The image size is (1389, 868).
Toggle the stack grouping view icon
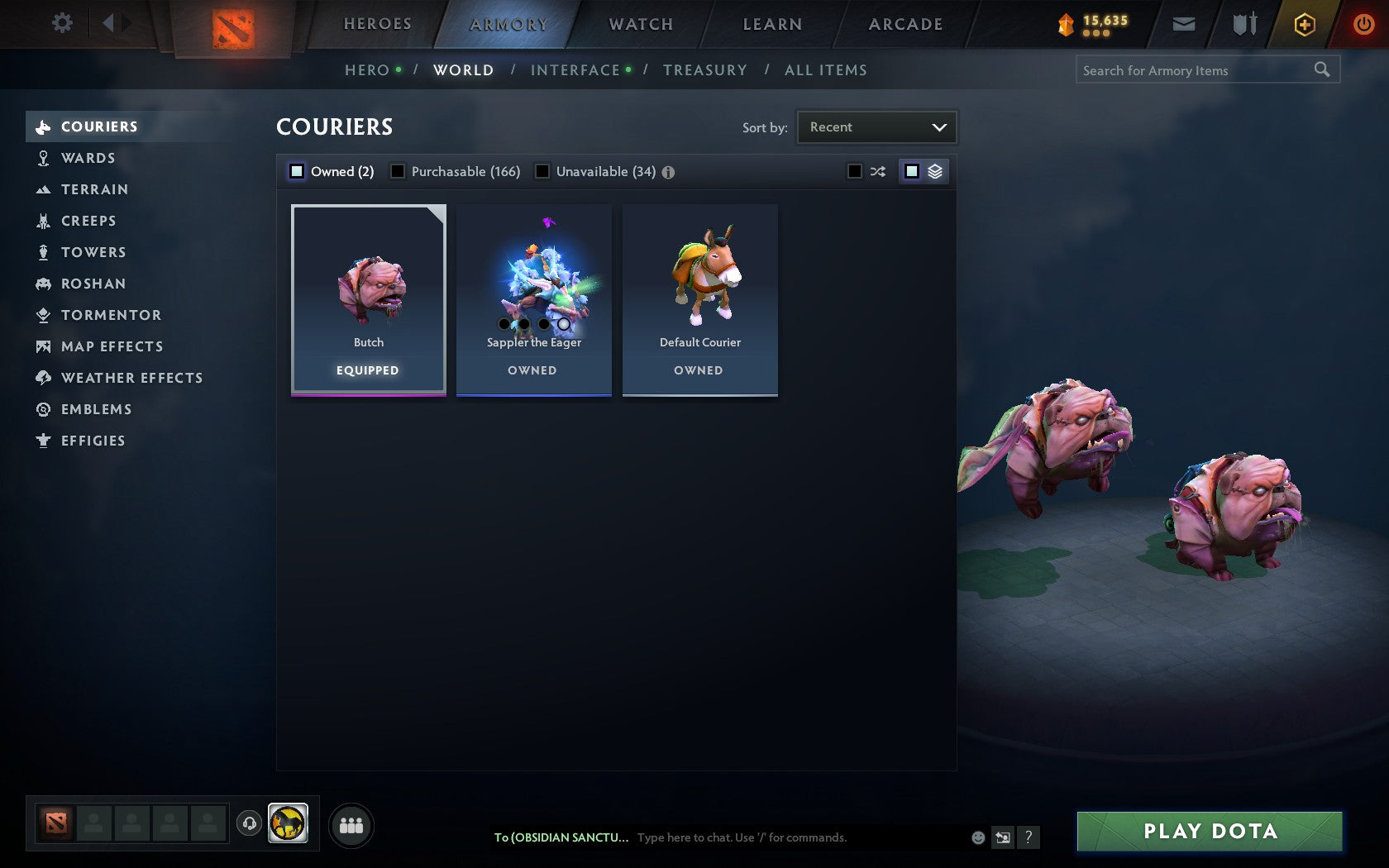point(933,171)
